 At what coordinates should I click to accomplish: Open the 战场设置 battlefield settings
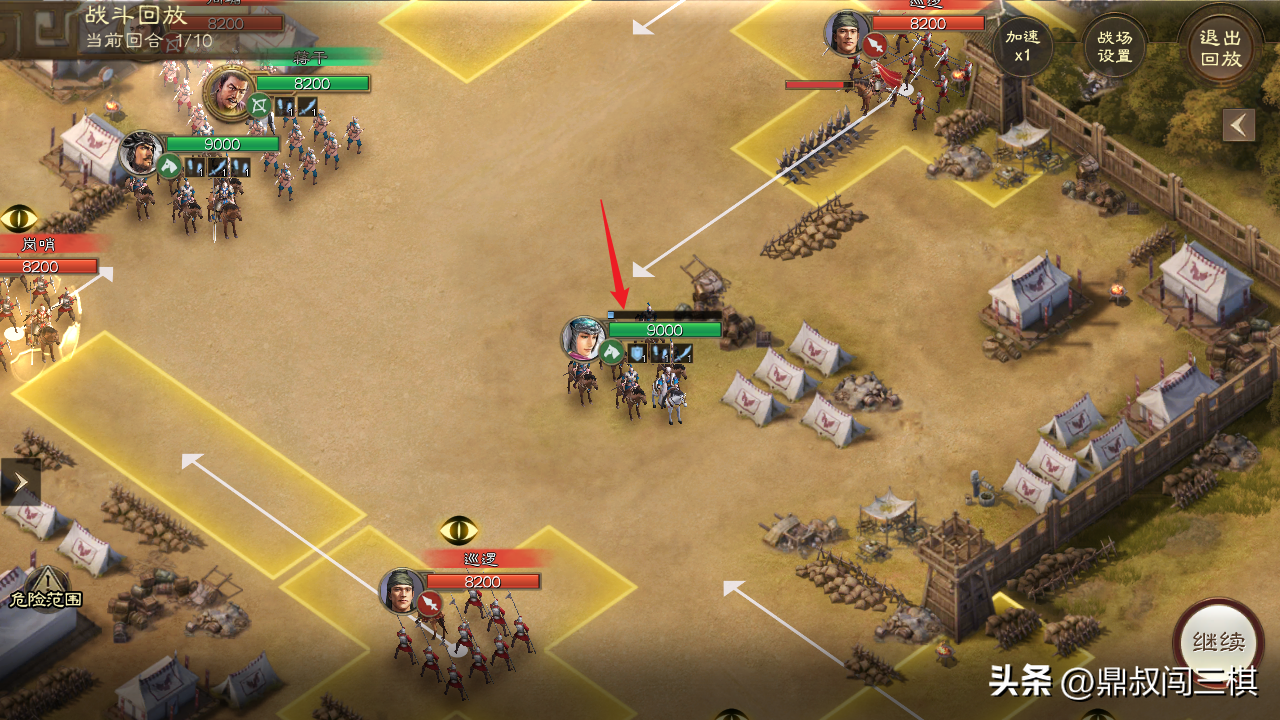click(x=1114, y=46)
